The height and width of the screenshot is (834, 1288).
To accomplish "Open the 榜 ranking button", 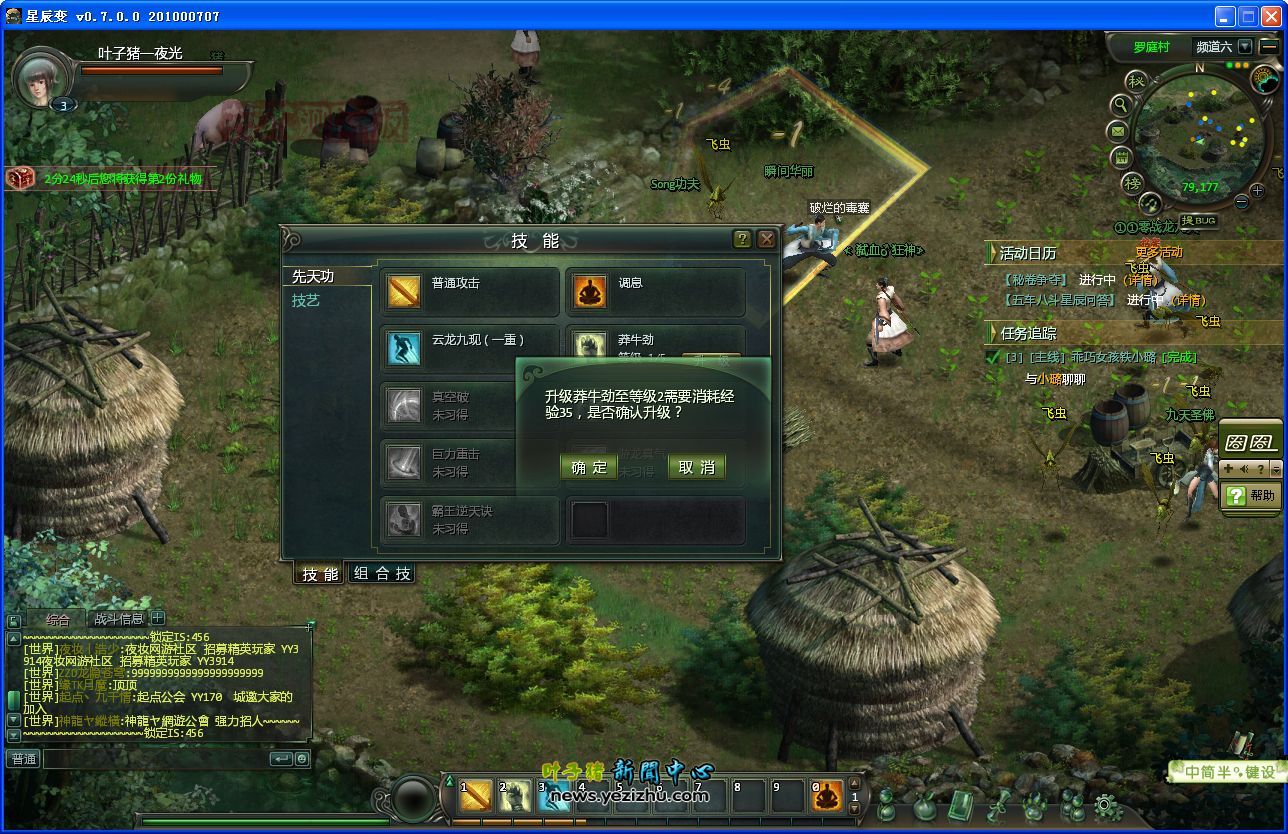I will [x=1132, y=183].
